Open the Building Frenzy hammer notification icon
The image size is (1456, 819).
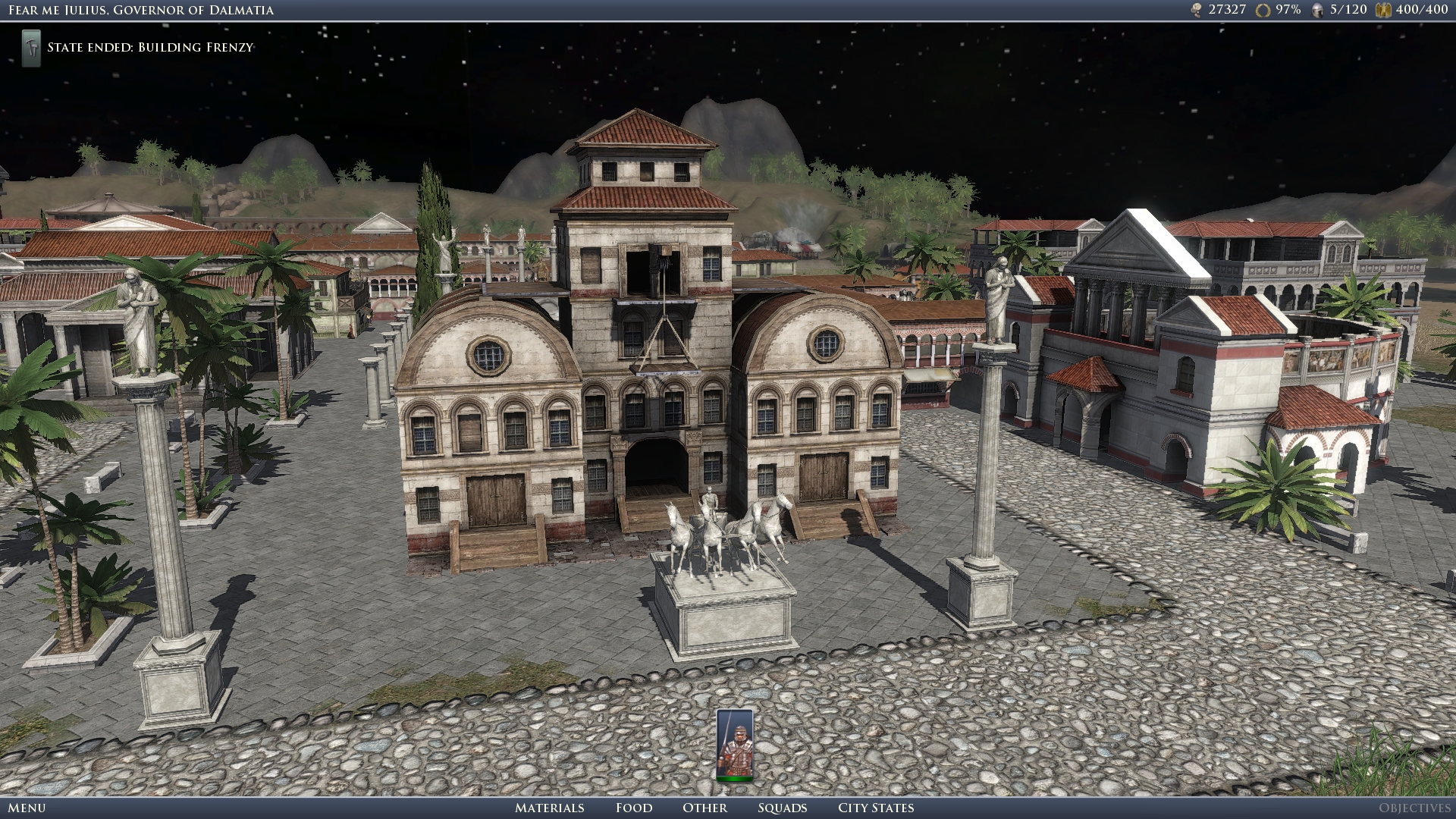(x=30, y=48)
